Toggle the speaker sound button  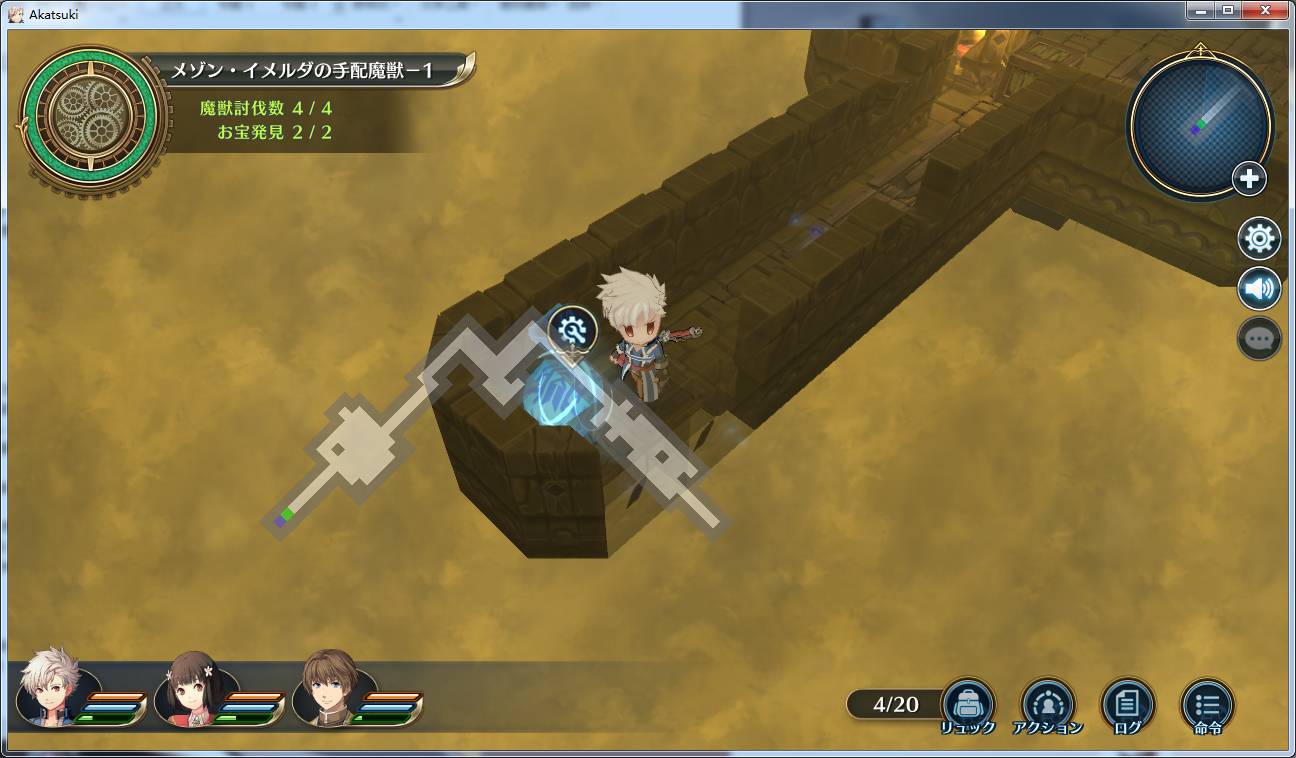(1259, 289)
